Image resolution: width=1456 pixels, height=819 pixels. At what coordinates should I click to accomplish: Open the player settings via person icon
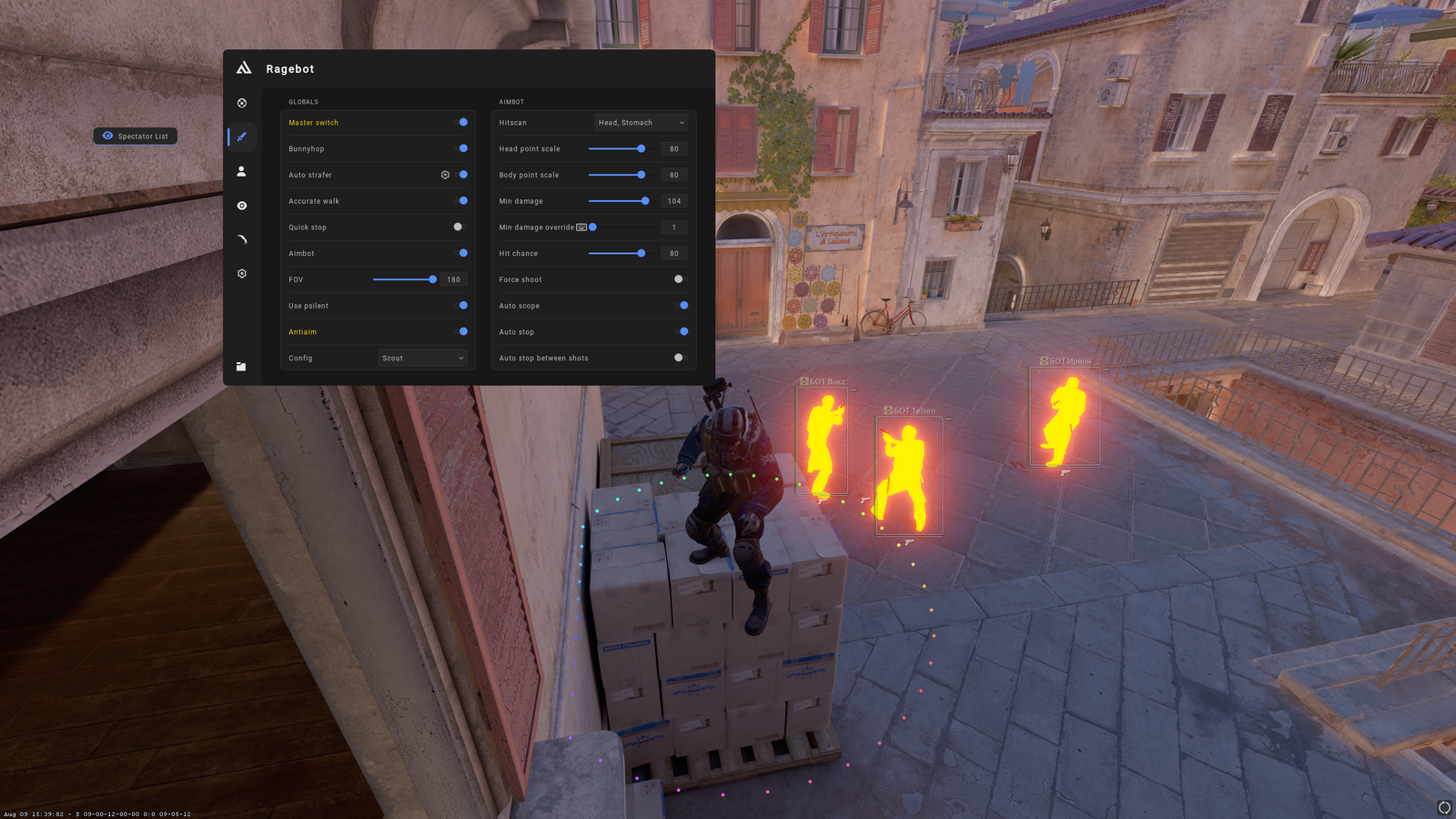(x=241, y=171)
